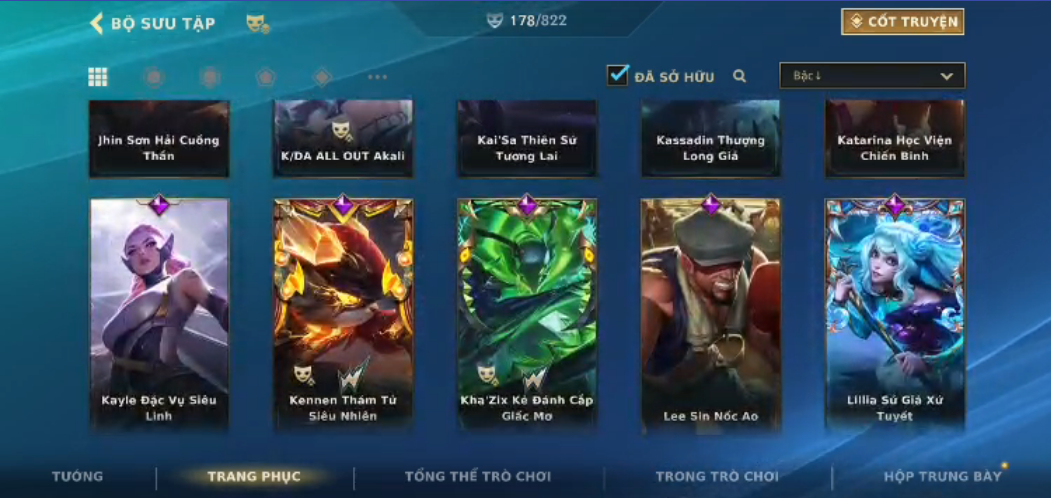Select the grid view filter icon
Viewport: 1051px width, 498px height.
click(x=98, y=77)
